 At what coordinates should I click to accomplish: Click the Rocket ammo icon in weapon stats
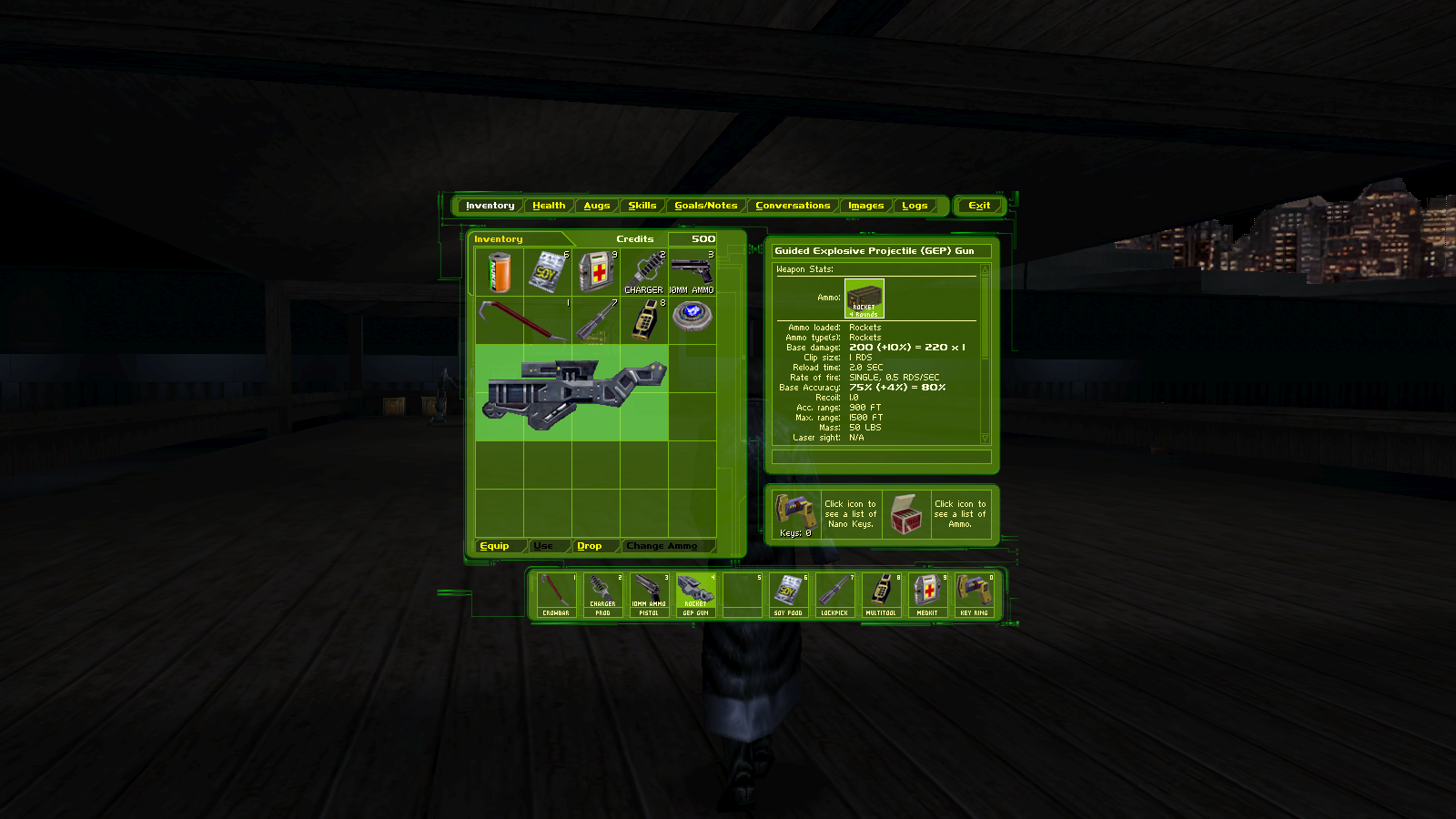pos(864,298)
